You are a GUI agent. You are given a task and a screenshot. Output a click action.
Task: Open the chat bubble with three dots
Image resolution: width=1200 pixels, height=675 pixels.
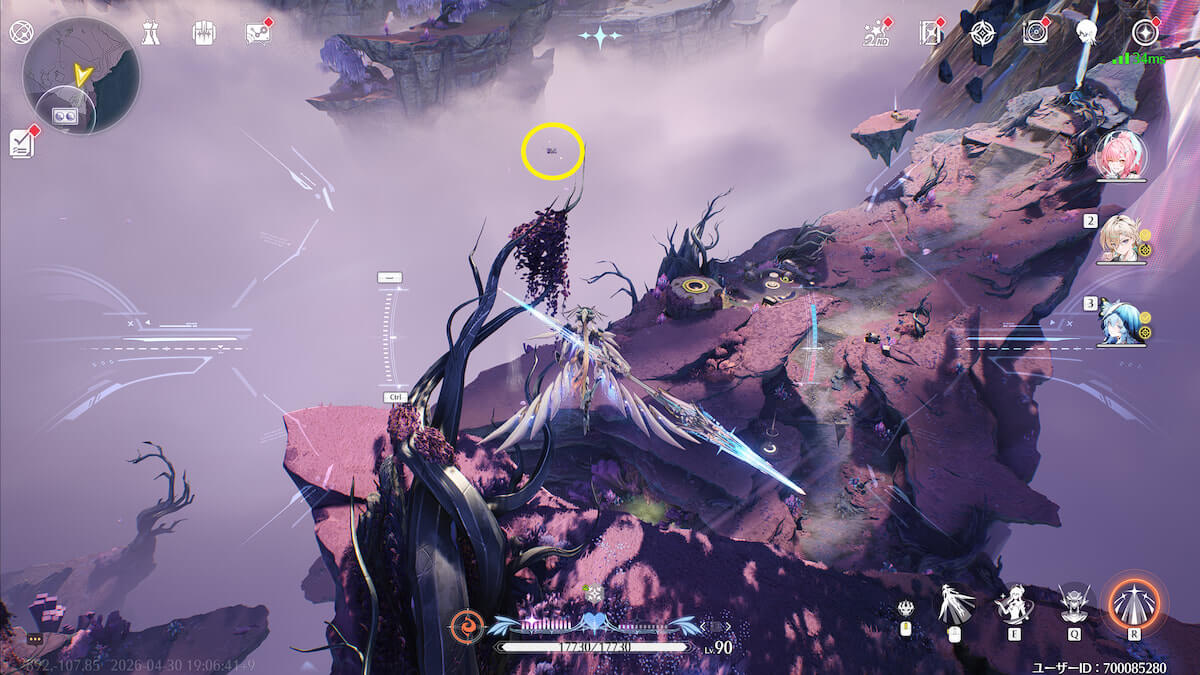pyautogui.click(x=35, y=638)
